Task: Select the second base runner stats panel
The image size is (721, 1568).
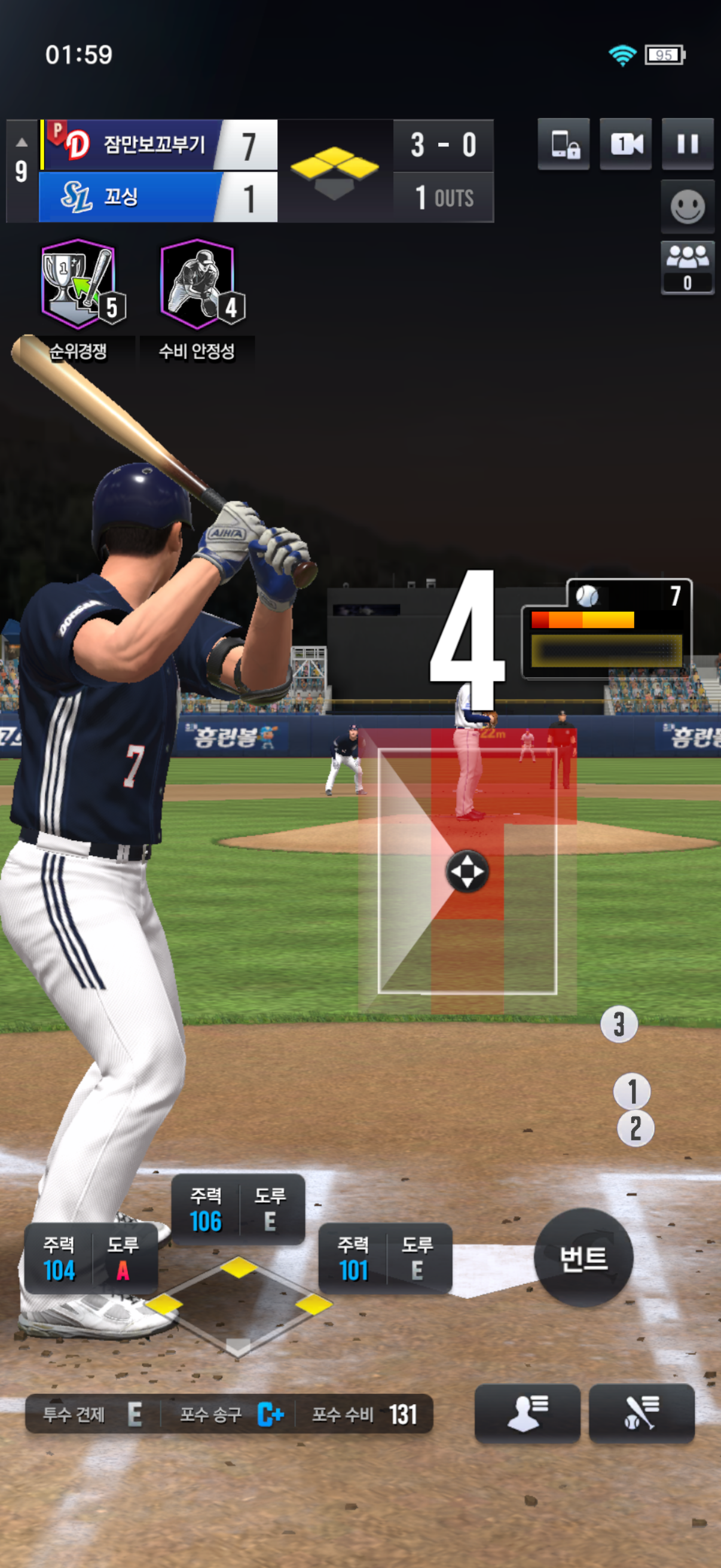Action: point(238,1209)
